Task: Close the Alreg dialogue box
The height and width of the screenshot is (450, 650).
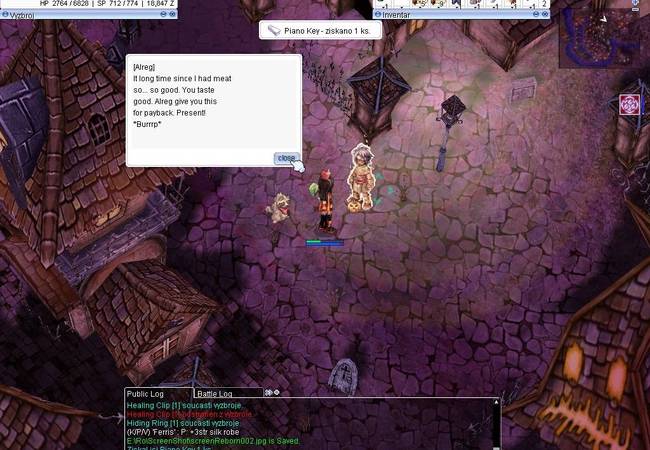Action: pos(286,158)
